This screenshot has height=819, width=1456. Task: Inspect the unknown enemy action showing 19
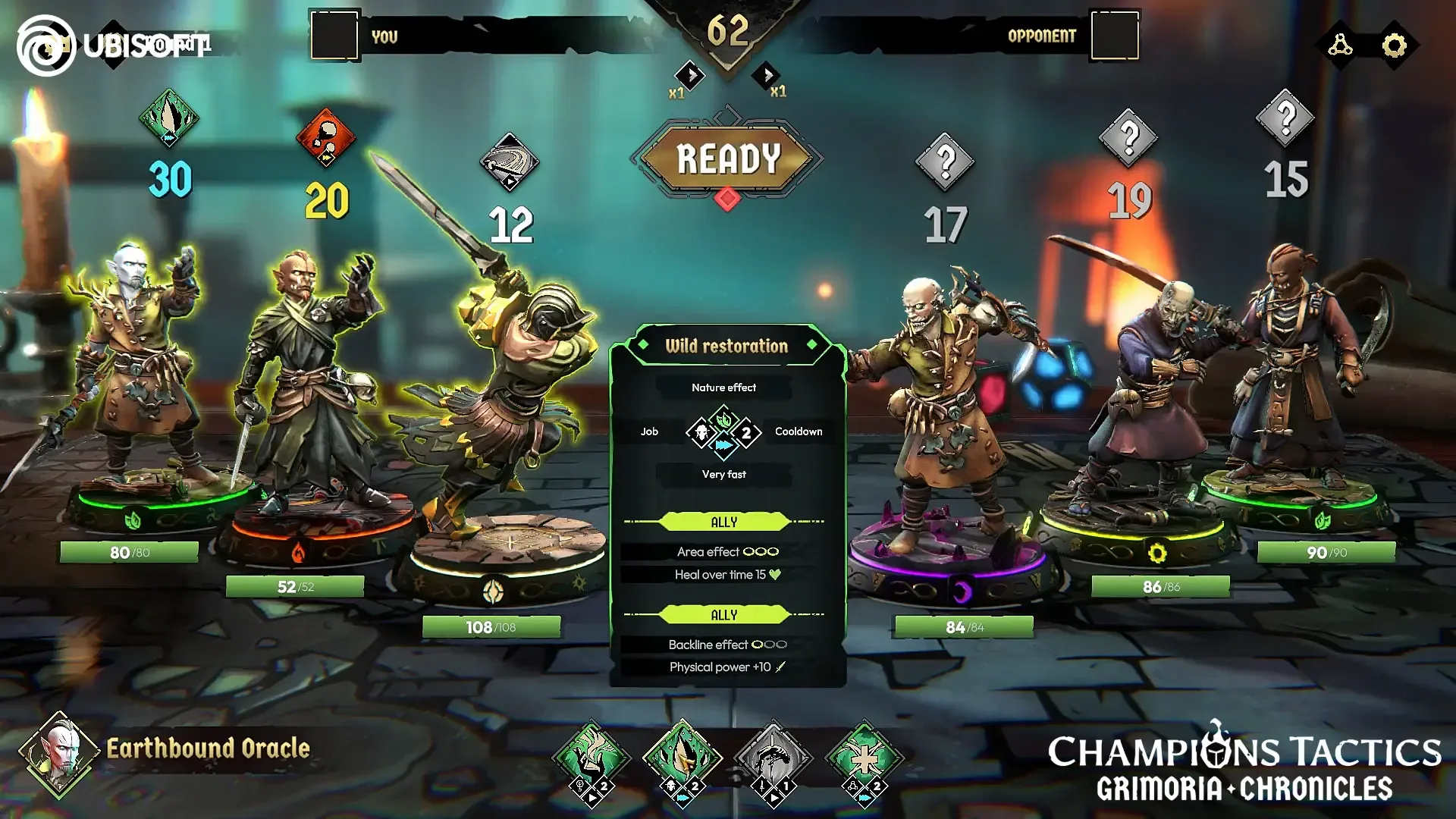point(1129,137)
